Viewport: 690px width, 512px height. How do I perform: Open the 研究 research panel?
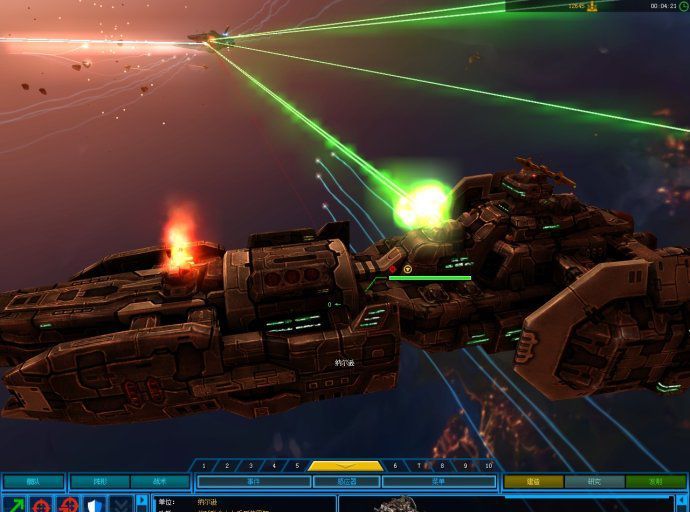pyautogui.click(x=595, y=481)
